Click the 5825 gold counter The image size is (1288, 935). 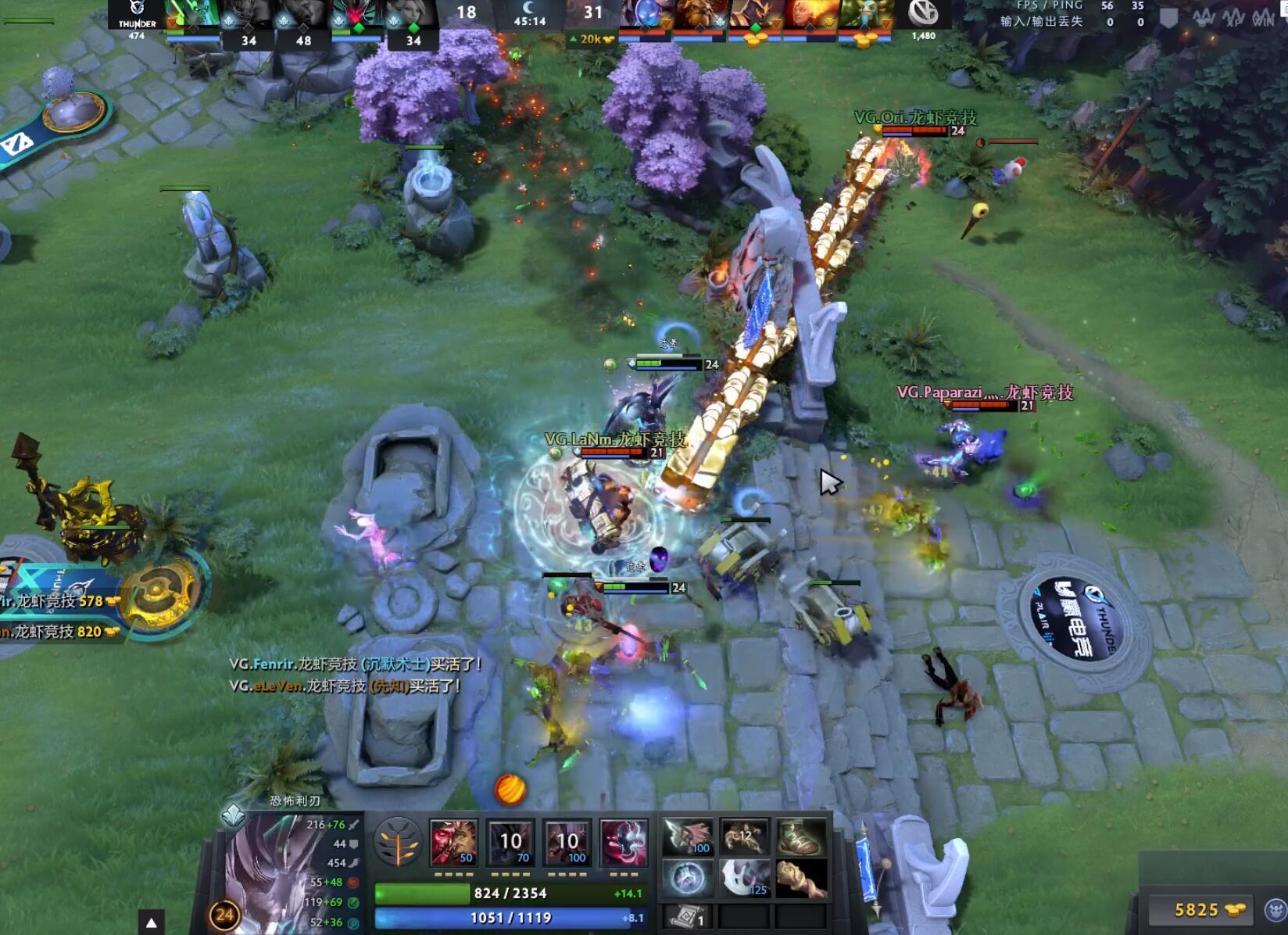pyautogui.click(x=1197, y=908)
